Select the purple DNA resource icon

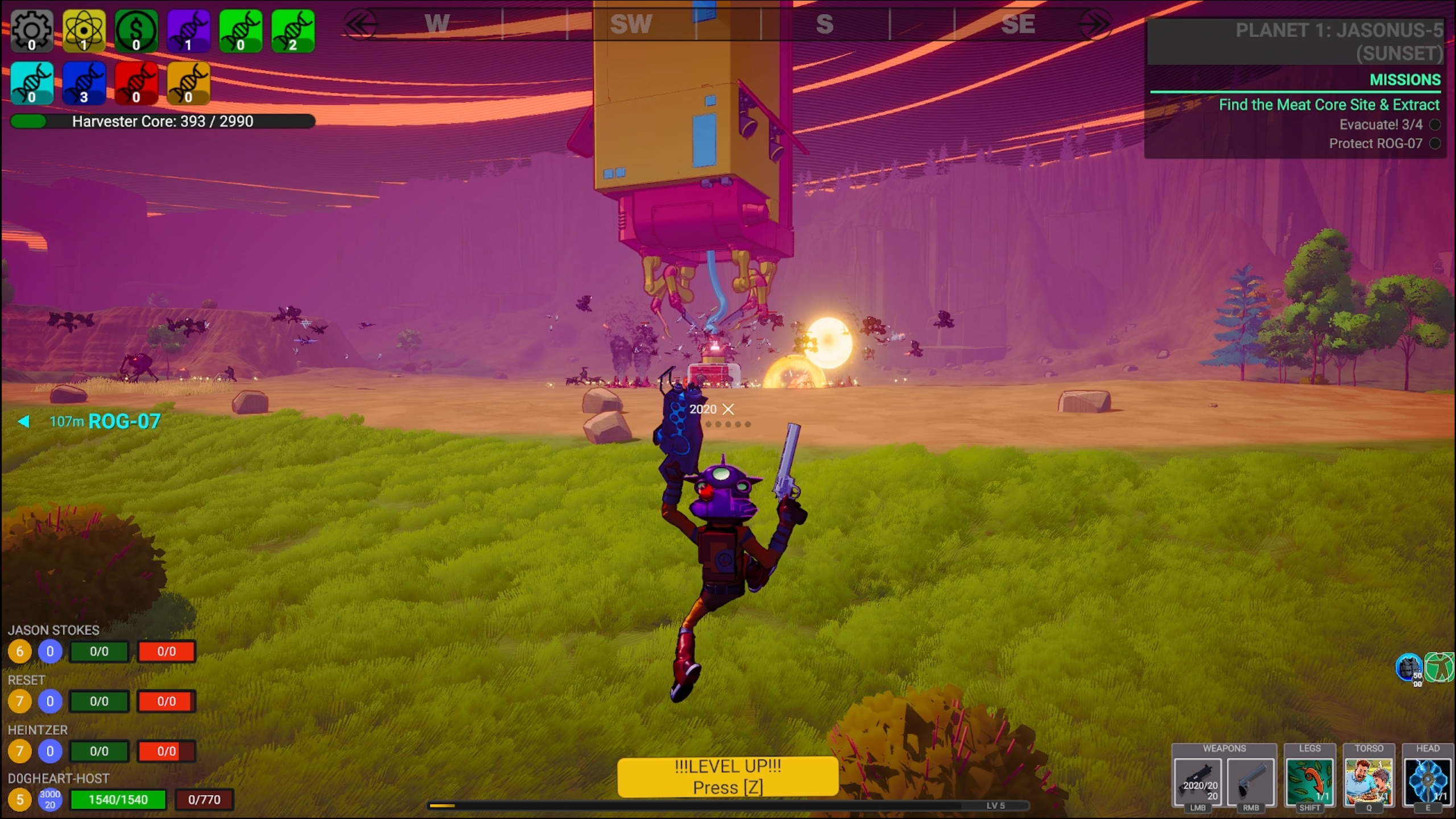click(188, 31)
